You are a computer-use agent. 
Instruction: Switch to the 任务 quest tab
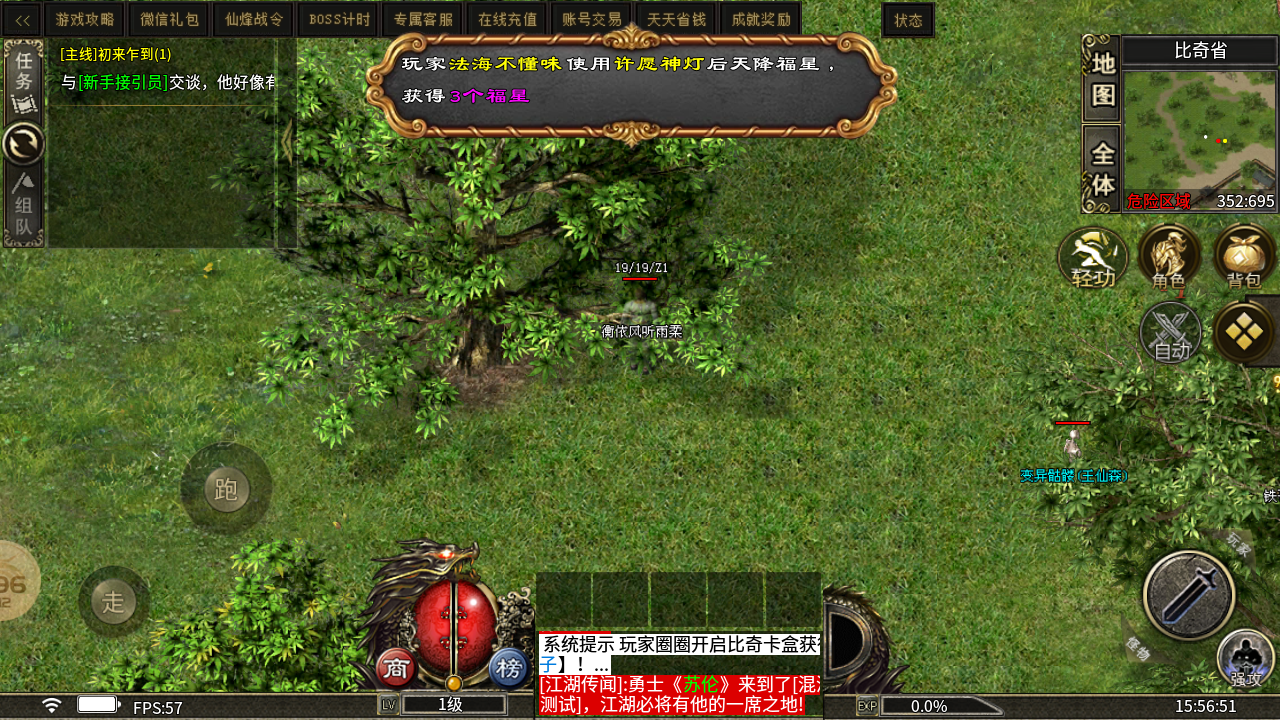point(23,80)
